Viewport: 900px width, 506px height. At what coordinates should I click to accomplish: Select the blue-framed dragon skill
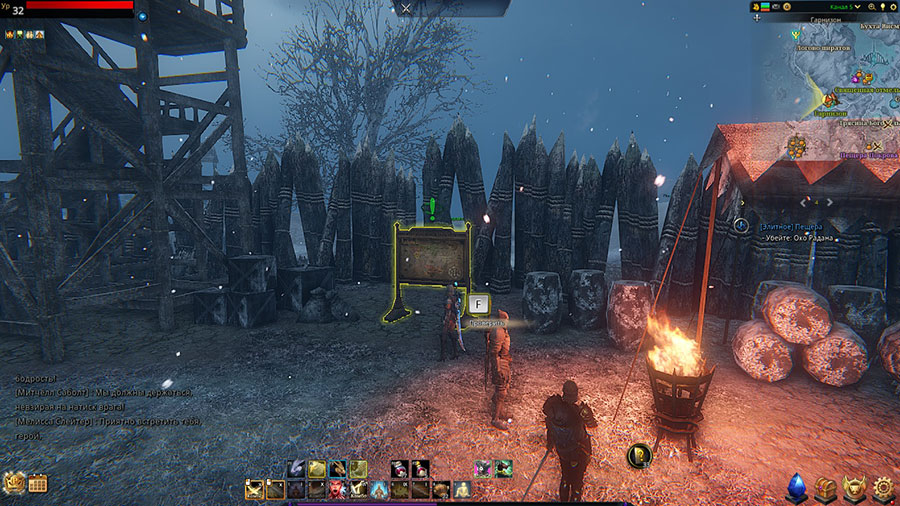click(x=338, y=469)
